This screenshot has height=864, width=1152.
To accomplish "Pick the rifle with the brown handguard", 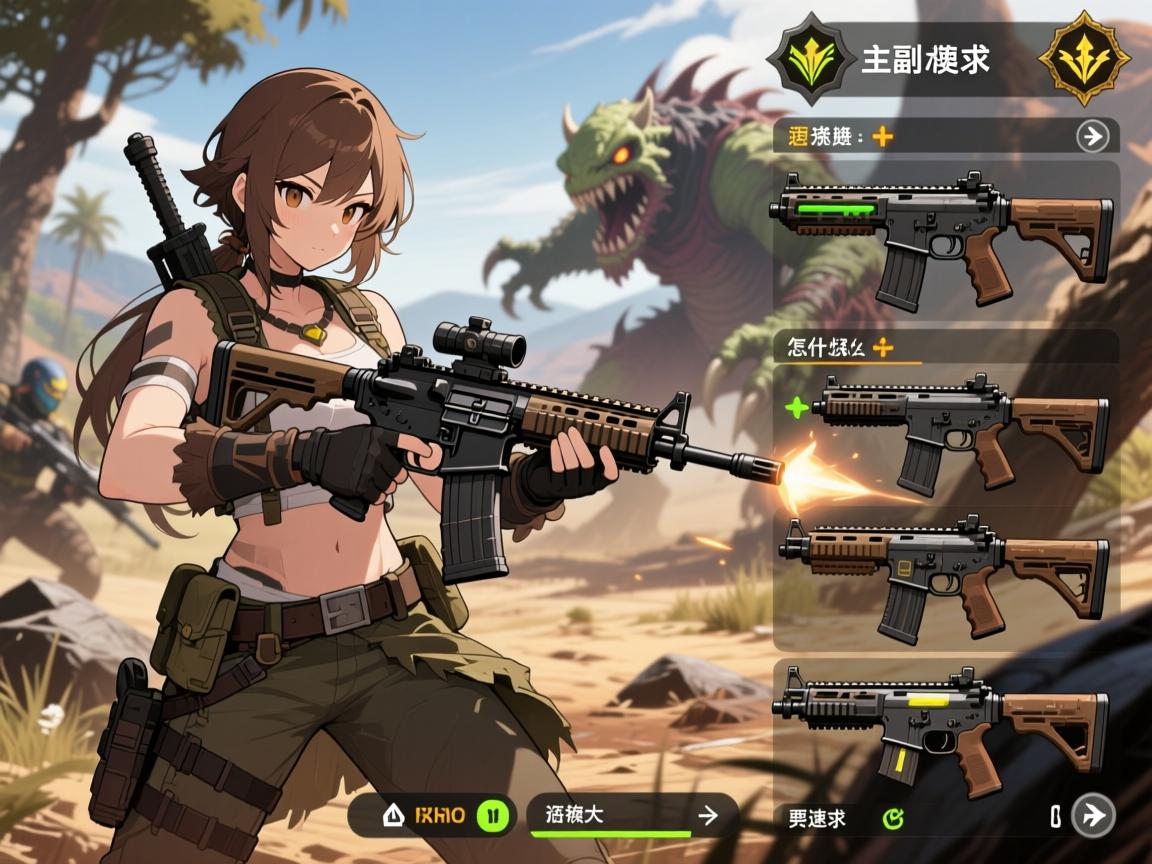I will pos(943,577).
